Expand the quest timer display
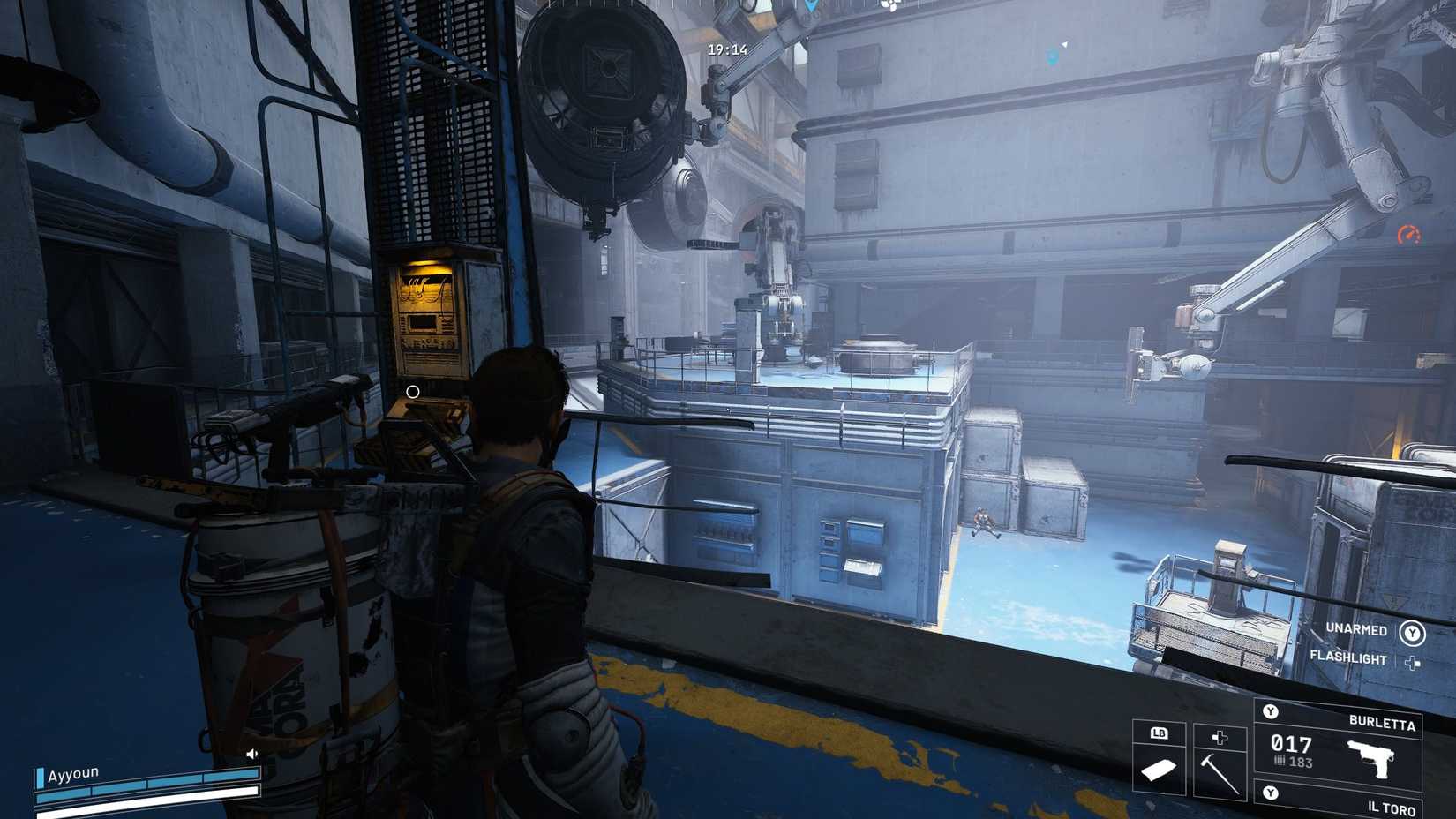The height and width of the screenshot is (819, 1456). [x=726, y=49]
